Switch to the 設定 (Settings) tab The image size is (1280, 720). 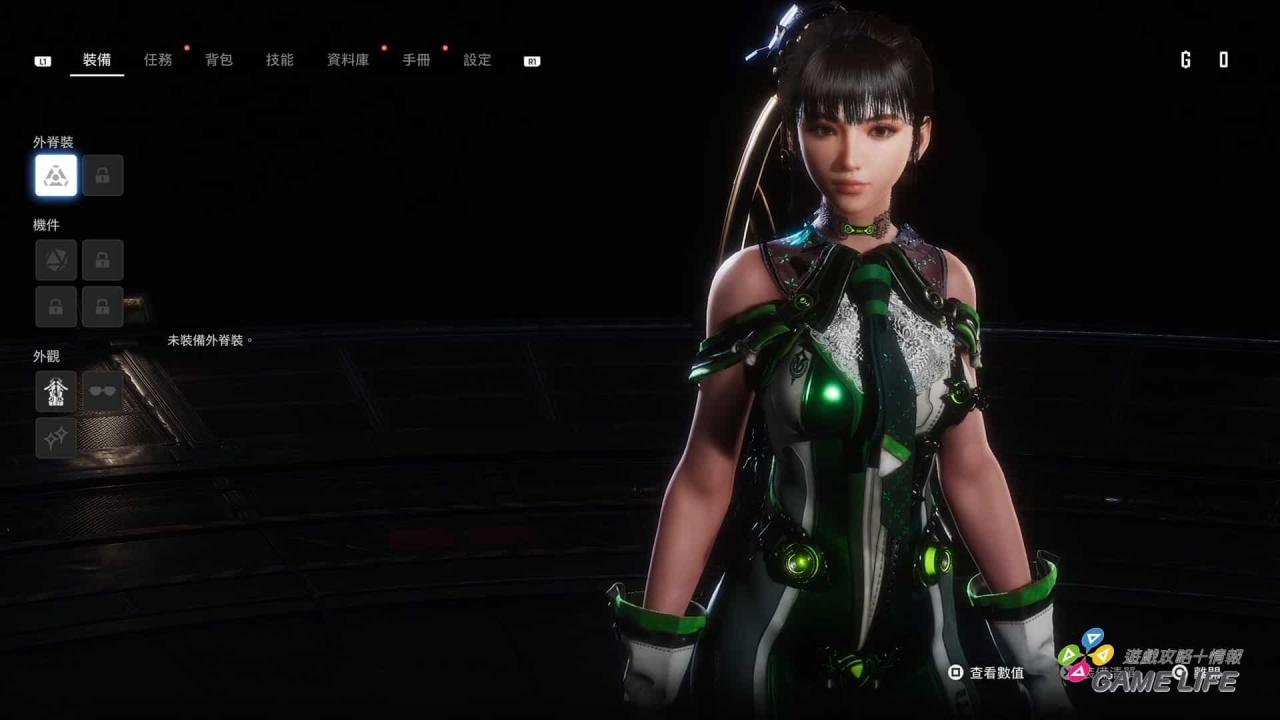[477, 60]
